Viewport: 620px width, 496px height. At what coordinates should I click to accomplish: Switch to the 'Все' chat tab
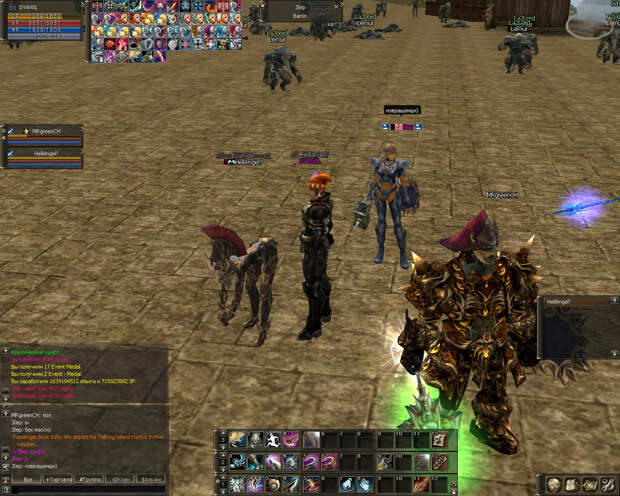pos(28,480)
